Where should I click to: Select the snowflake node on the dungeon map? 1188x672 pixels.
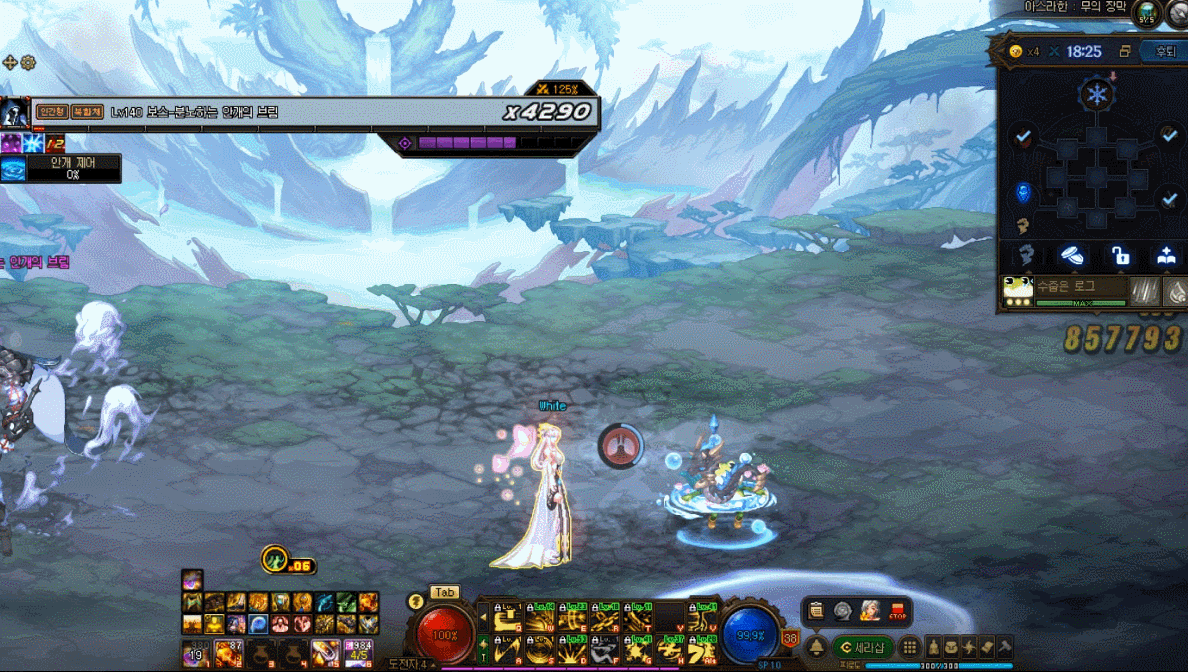[1098, 96]
